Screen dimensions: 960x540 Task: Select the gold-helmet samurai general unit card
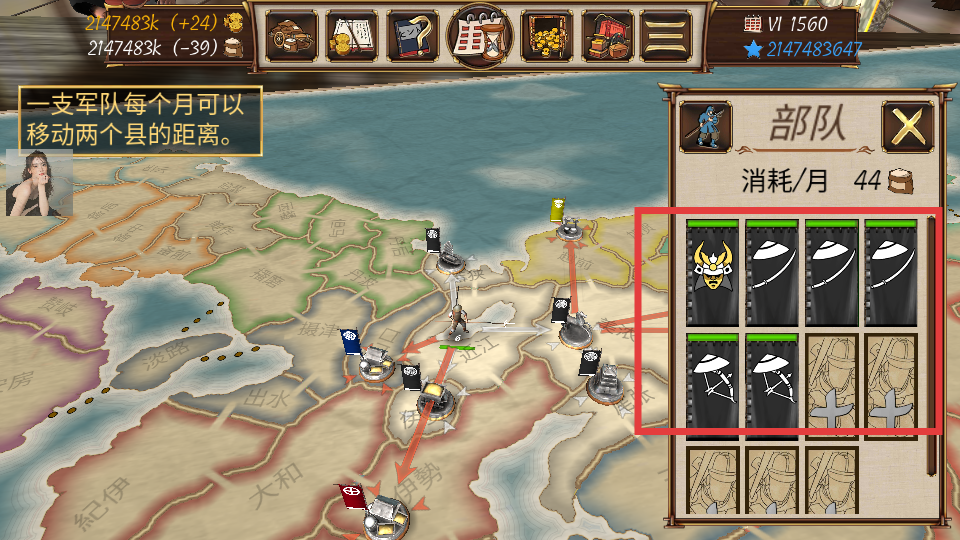712,272
